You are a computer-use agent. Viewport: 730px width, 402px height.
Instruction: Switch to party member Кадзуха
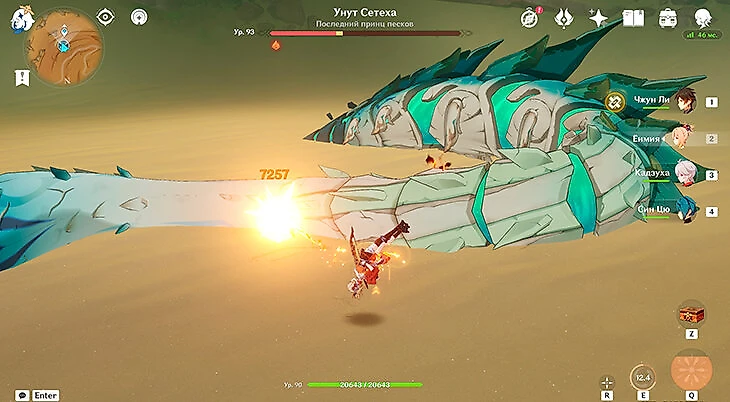click(684, 174)
